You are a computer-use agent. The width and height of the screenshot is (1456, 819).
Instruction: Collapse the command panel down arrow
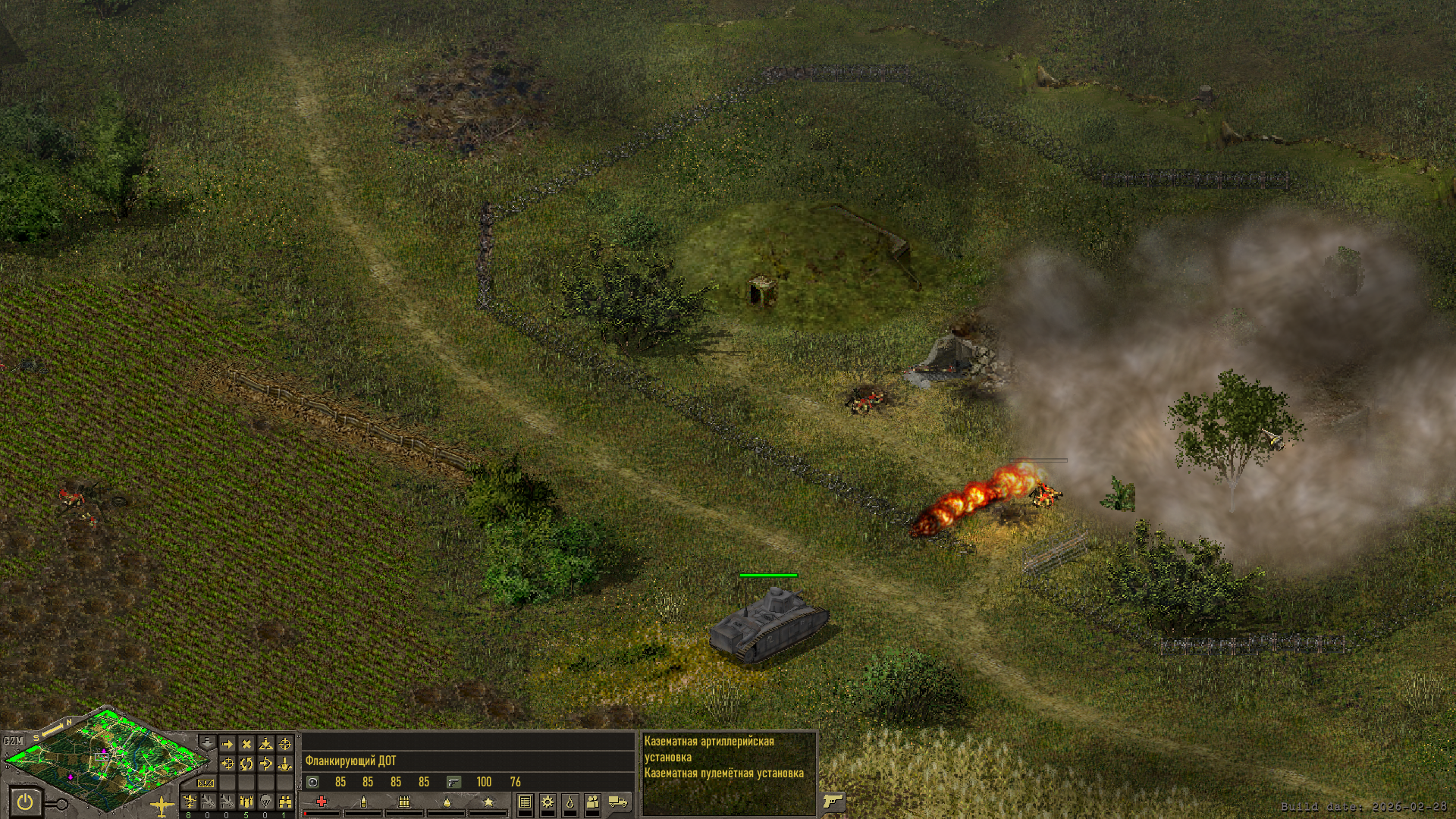point(206,742)
